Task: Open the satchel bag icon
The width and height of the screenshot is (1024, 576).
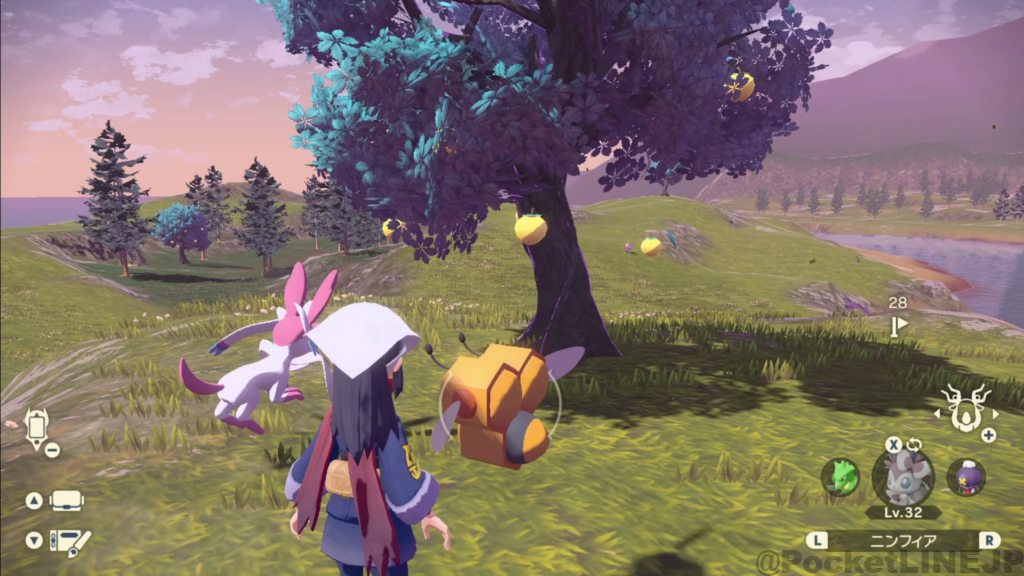Action: click(x=67, y=500)
